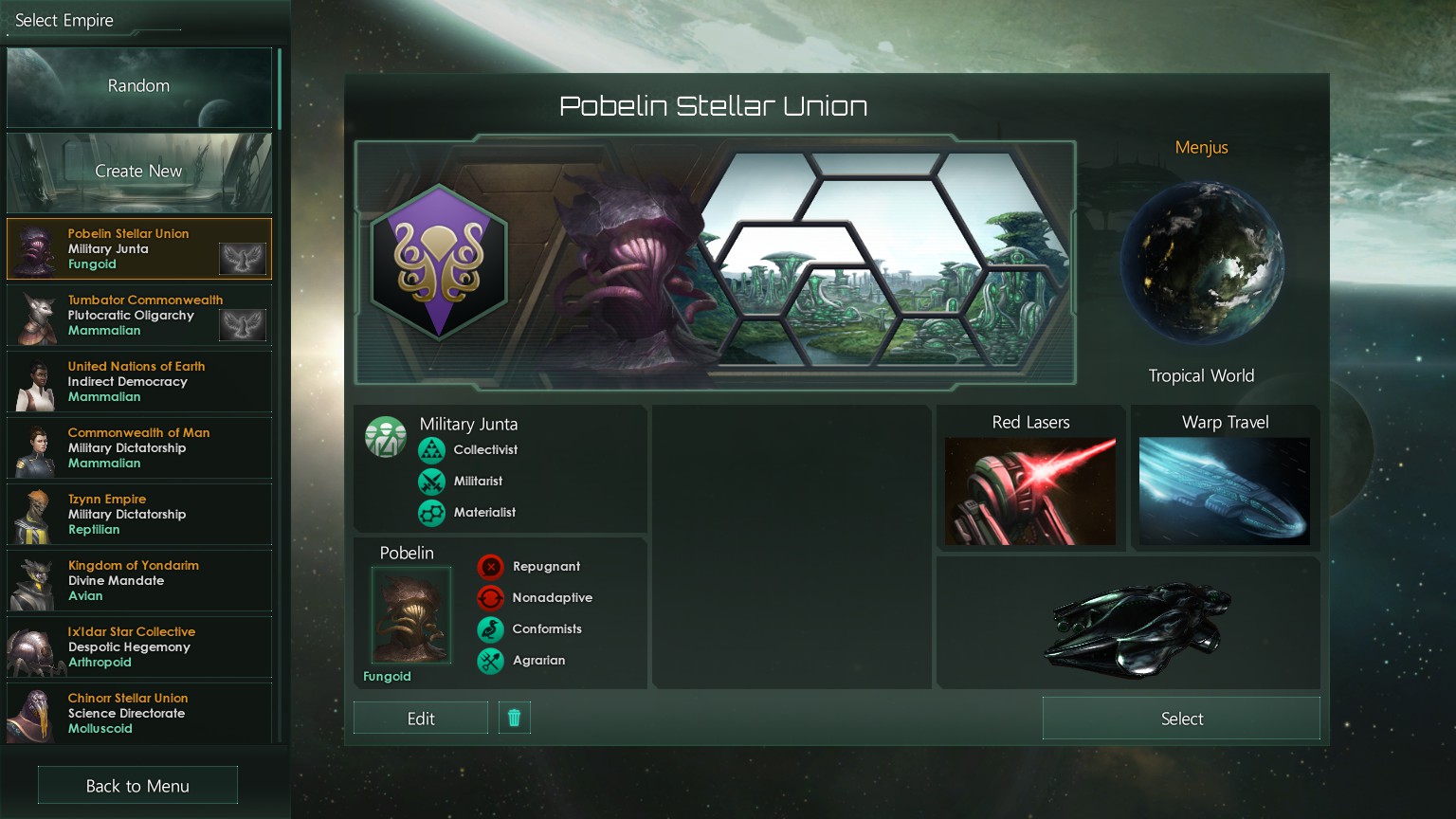Viewport: 1456px width, 819px height.
Task: Confirm empire with the Select button
Action: tap(1181, 719)
